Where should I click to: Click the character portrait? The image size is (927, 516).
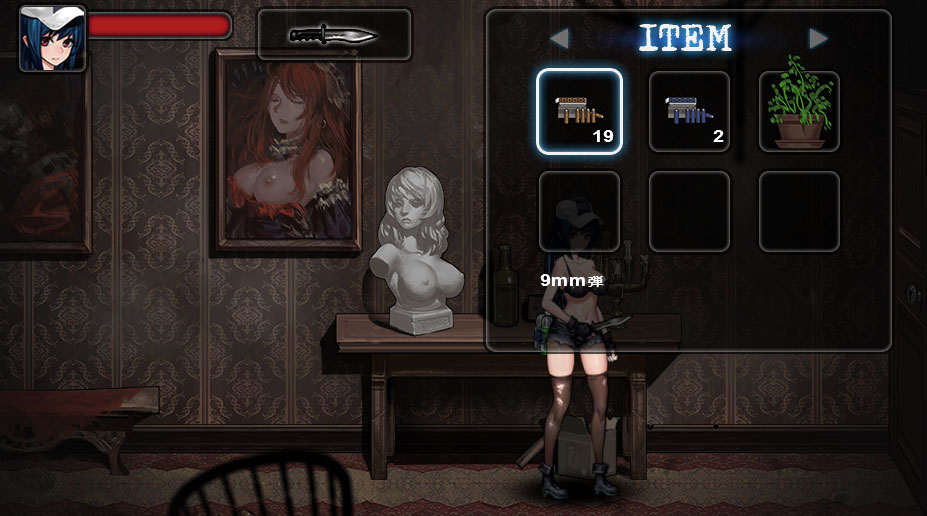tap(52, 39)
